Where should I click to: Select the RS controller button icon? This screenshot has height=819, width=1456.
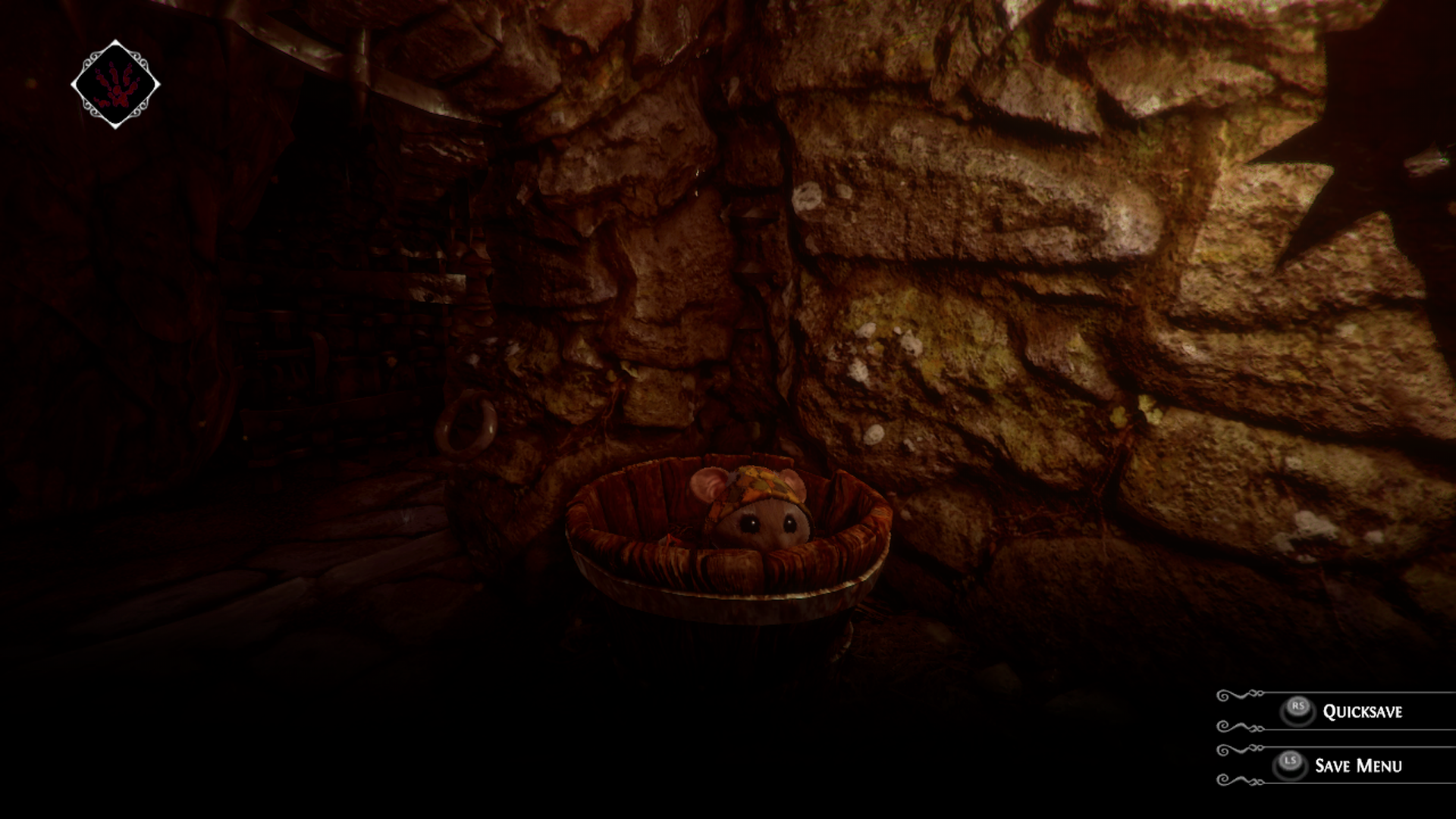pos(1299,708)
